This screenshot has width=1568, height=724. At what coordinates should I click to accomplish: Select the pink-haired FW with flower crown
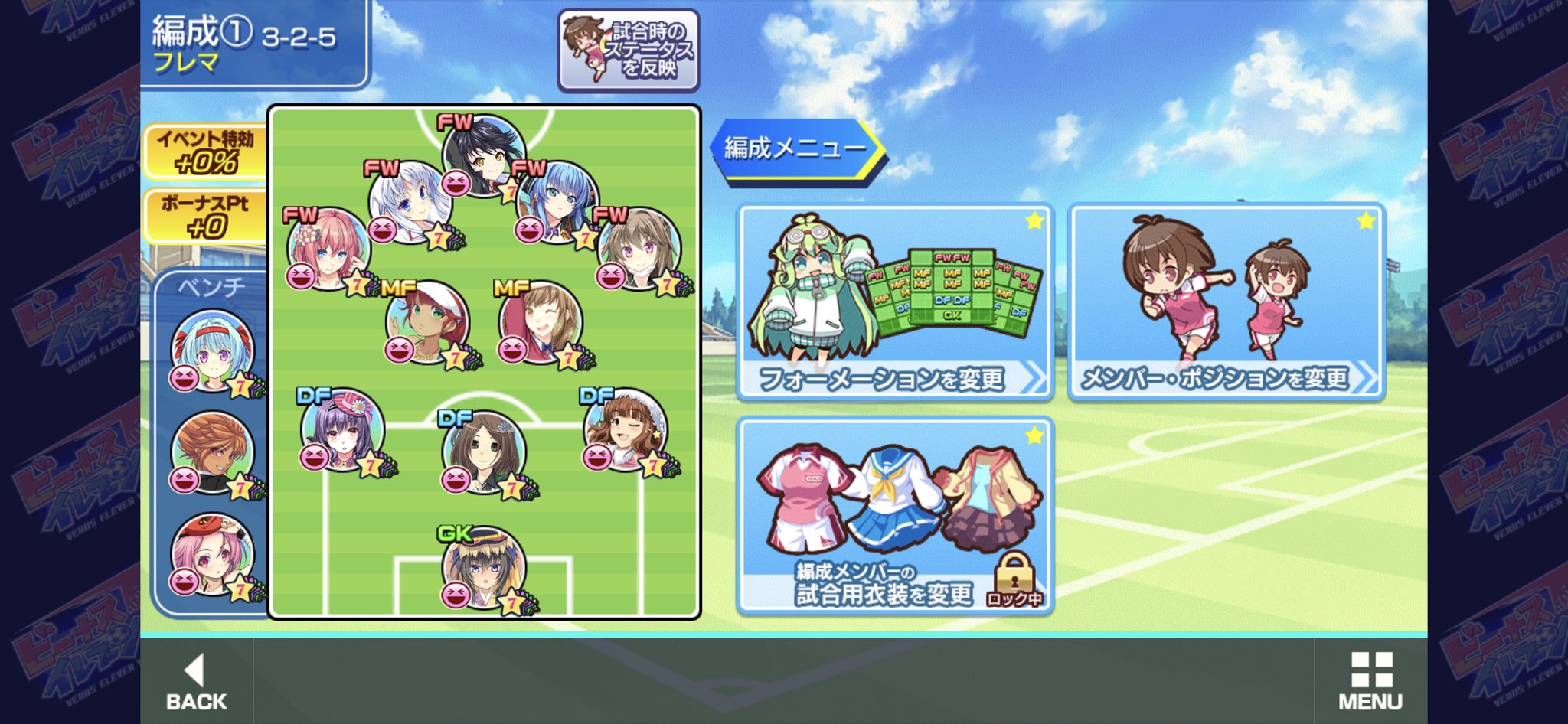329,248
